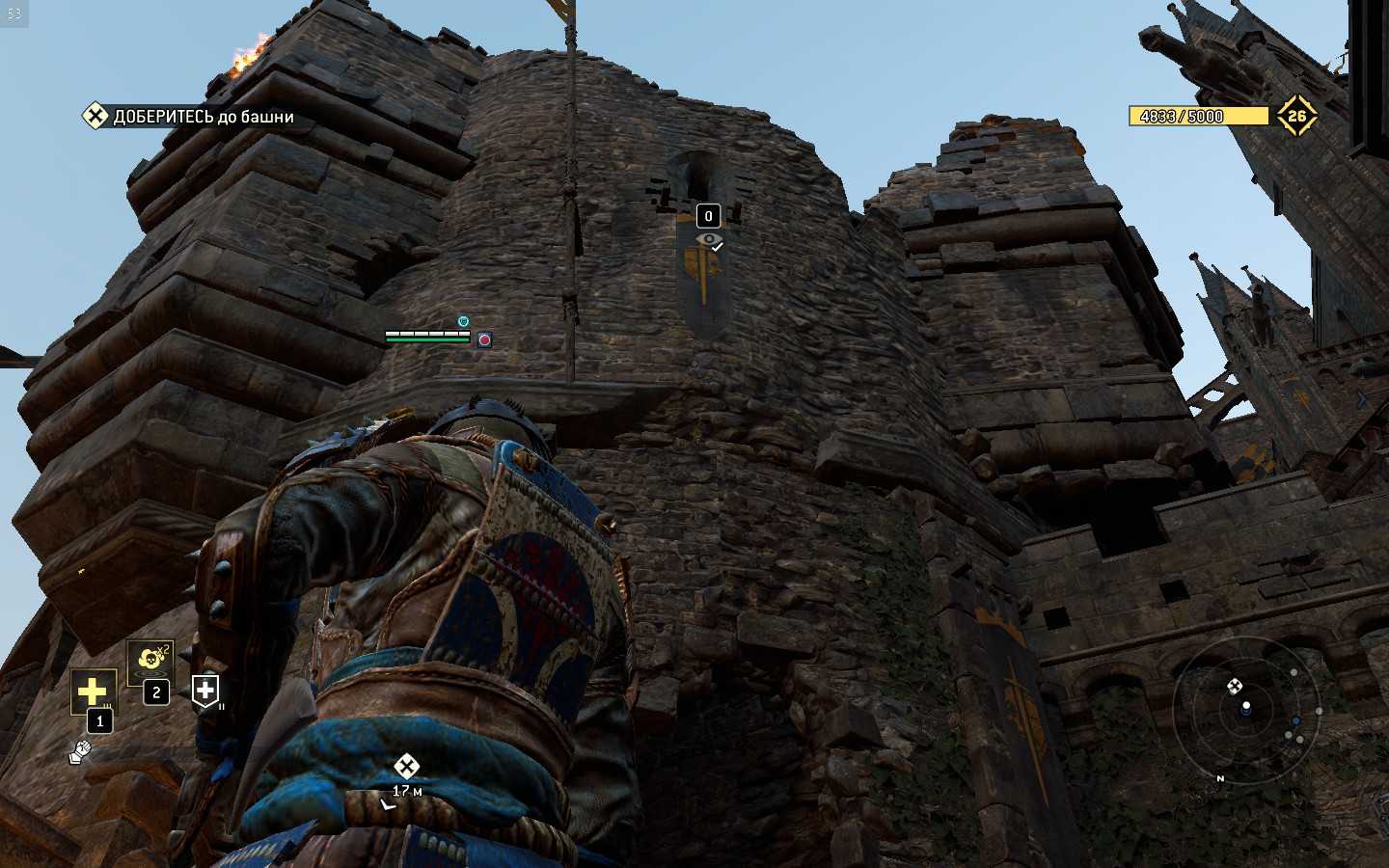Use the poison skull cloud feat
The image size is (1389, 868).
click(150, 661)
